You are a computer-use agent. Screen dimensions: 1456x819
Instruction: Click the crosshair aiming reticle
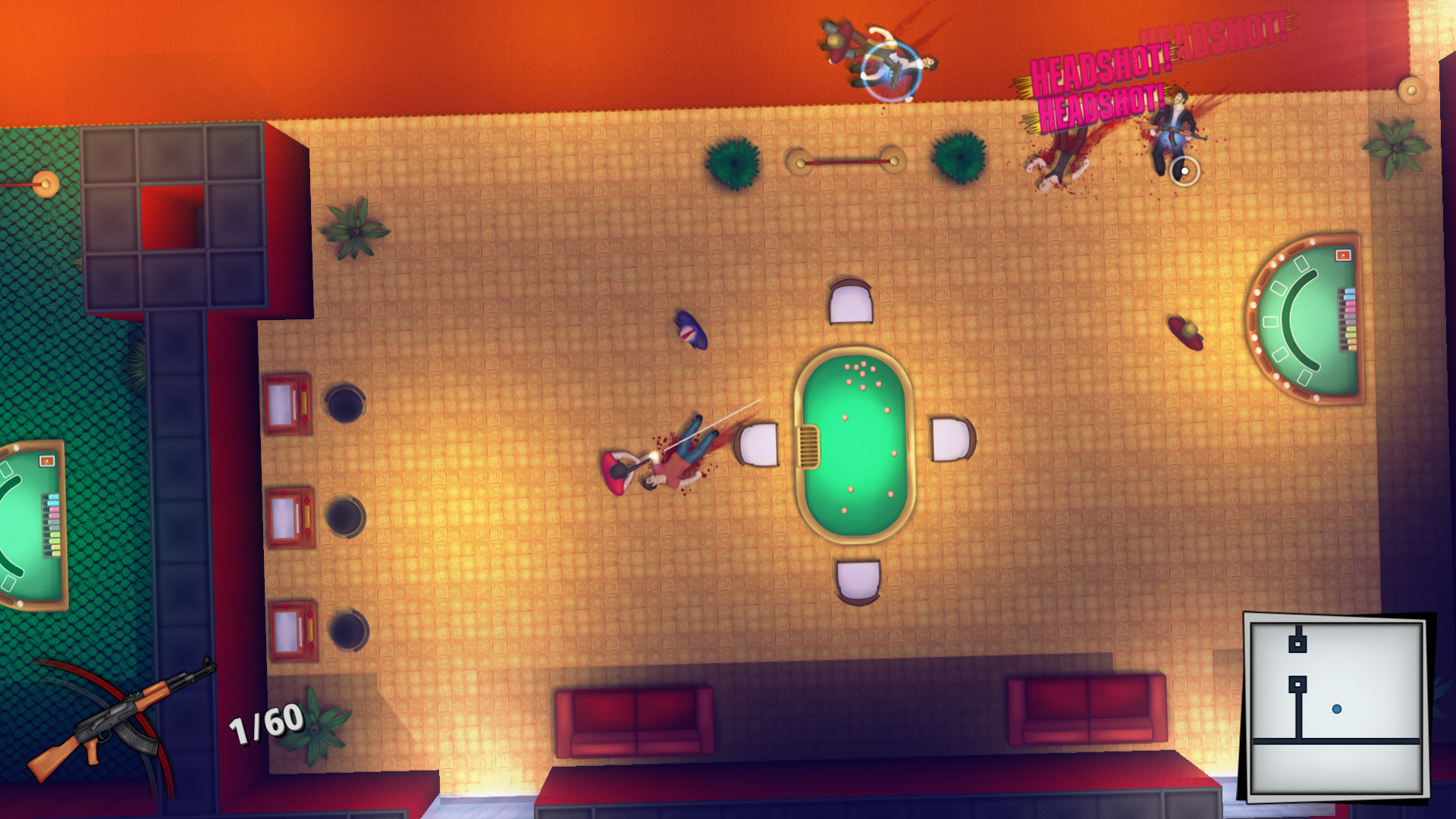(x=1185, y=172)
